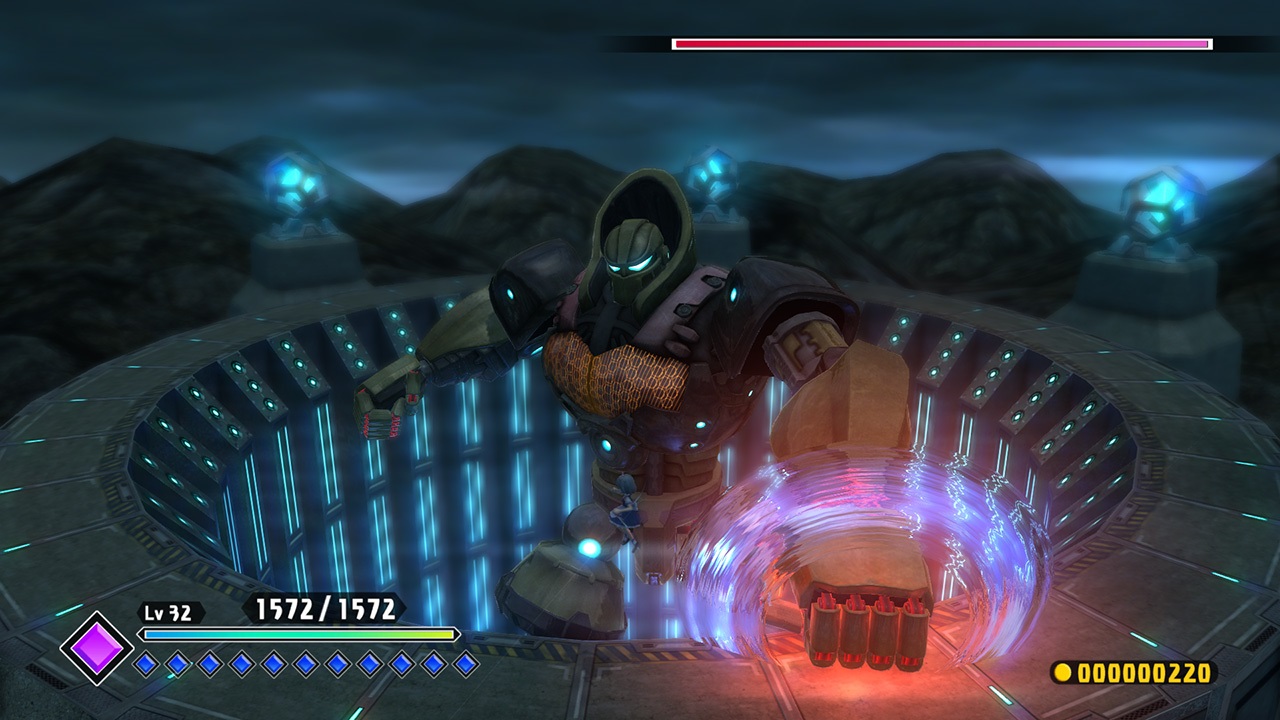Viewport: 1280px width, 720px height.
Task: Click the blue-green player HP gauge
Action: click(295, 633)
